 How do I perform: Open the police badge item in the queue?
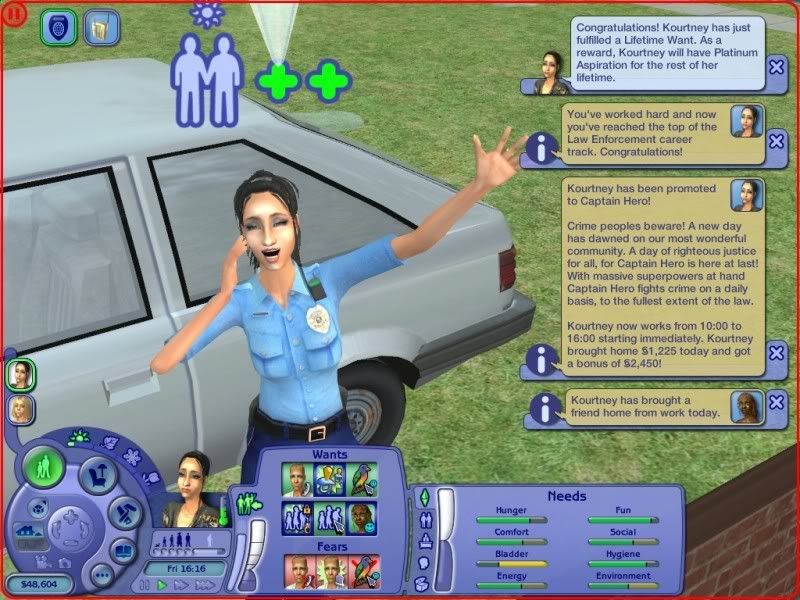click(58, 27)
